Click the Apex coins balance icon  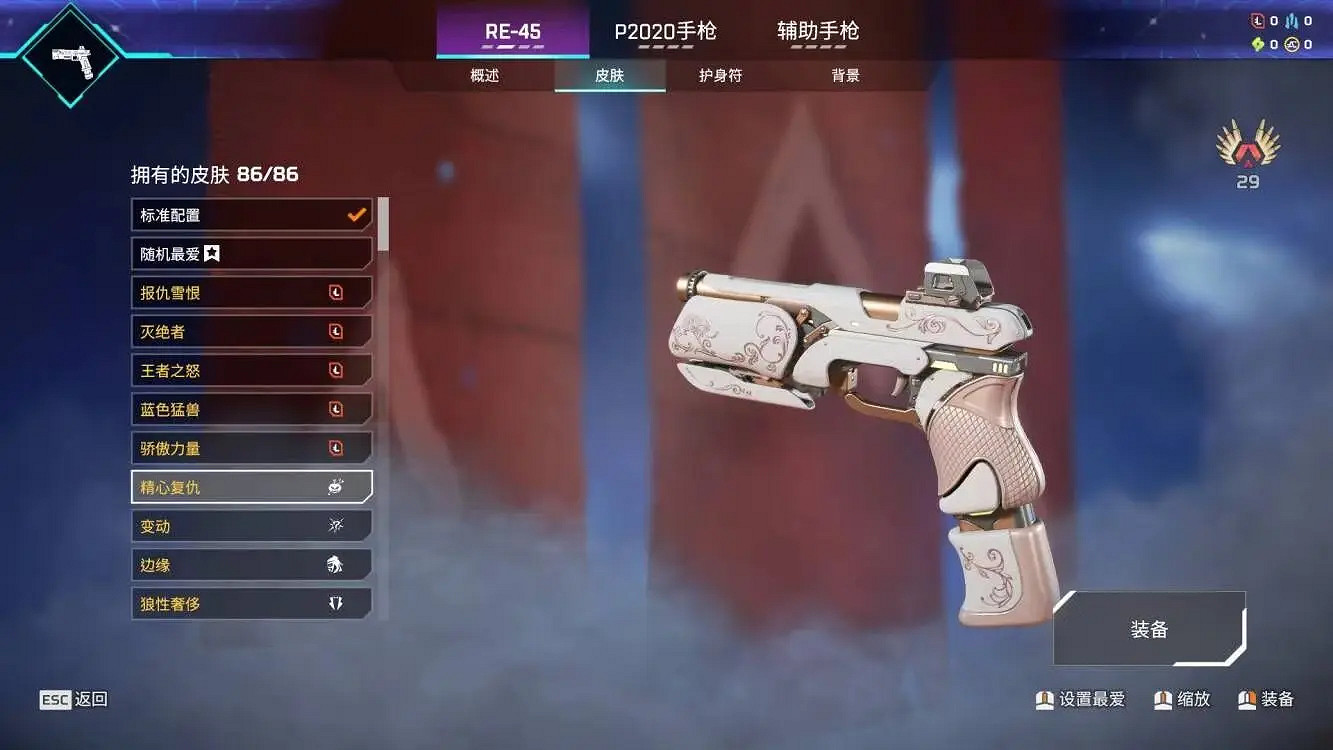click(1291, 44)
